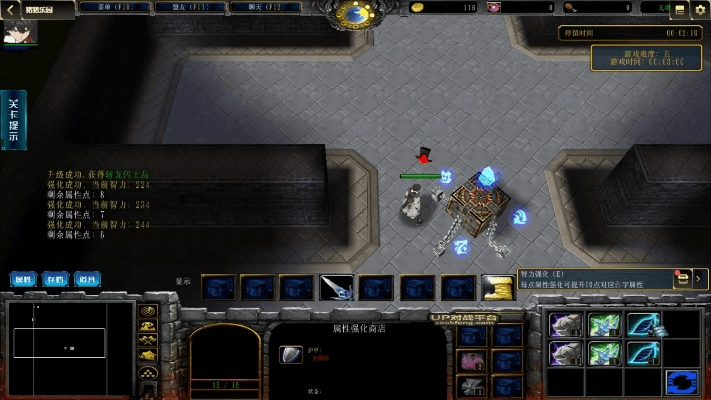This screenshot has width=711, height=400.
Task: Click the list icon beside the gear
Action: click(x=680, y=9)
